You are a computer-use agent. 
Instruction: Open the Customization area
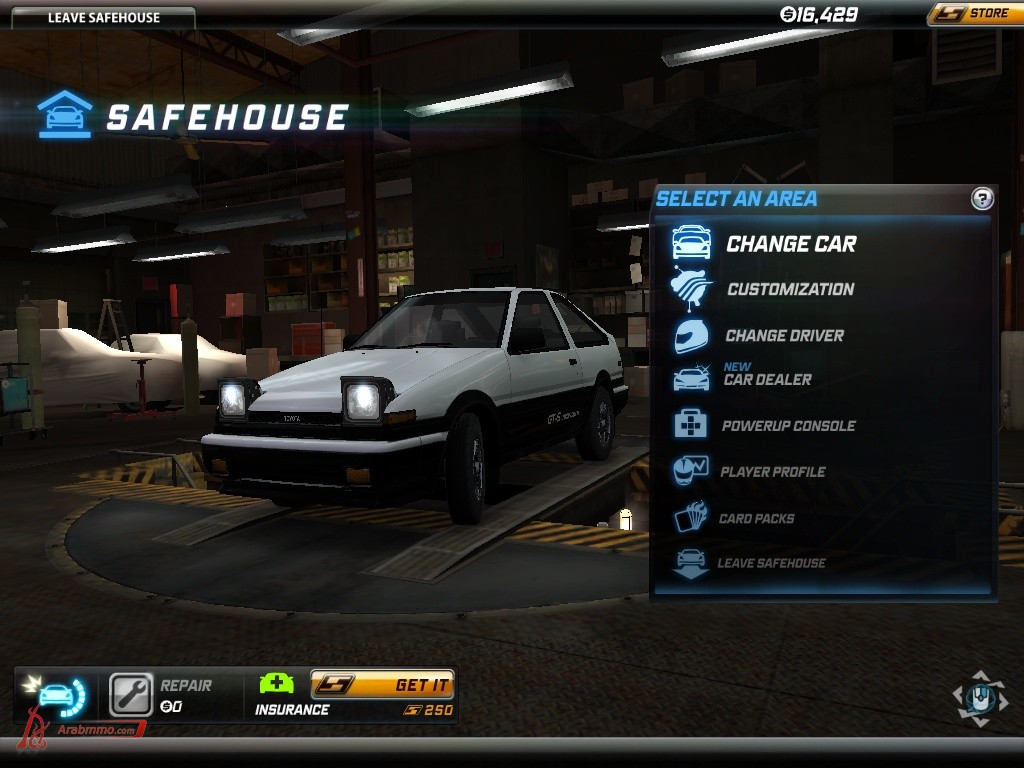click(x=790, y=290)
